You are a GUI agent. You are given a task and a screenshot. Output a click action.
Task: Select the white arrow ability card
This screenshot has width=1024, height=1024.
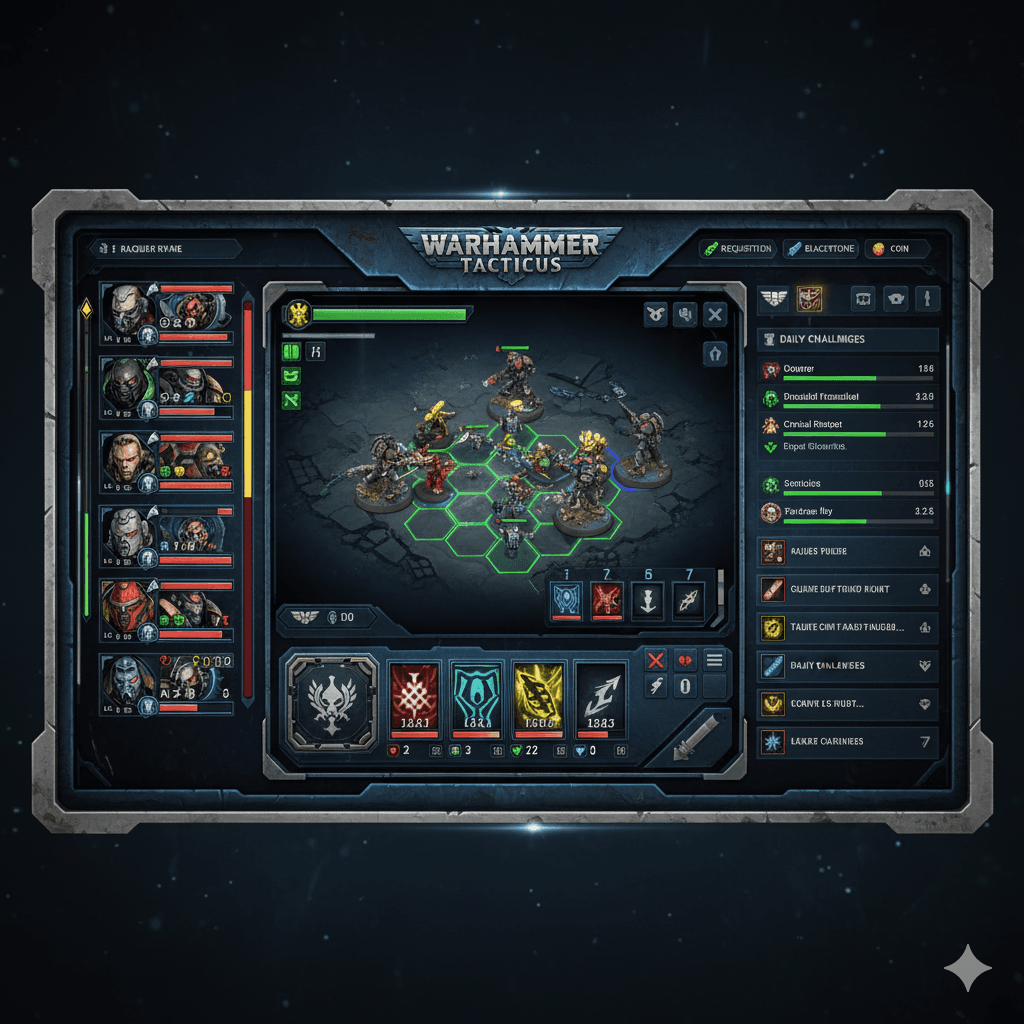(x=601, y=699)
